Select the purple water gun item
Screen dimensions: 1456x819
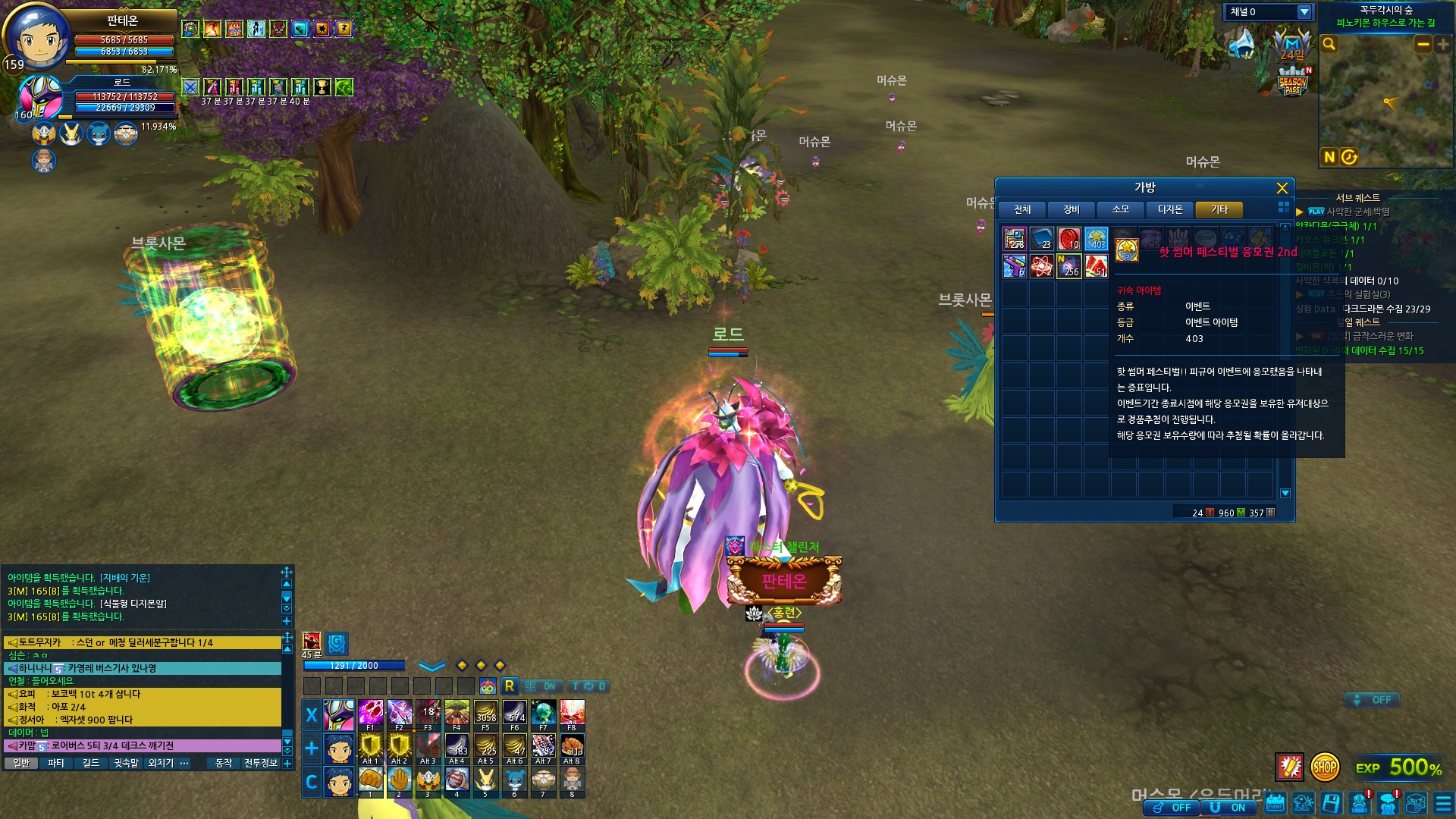click(x=1014, y=266)
